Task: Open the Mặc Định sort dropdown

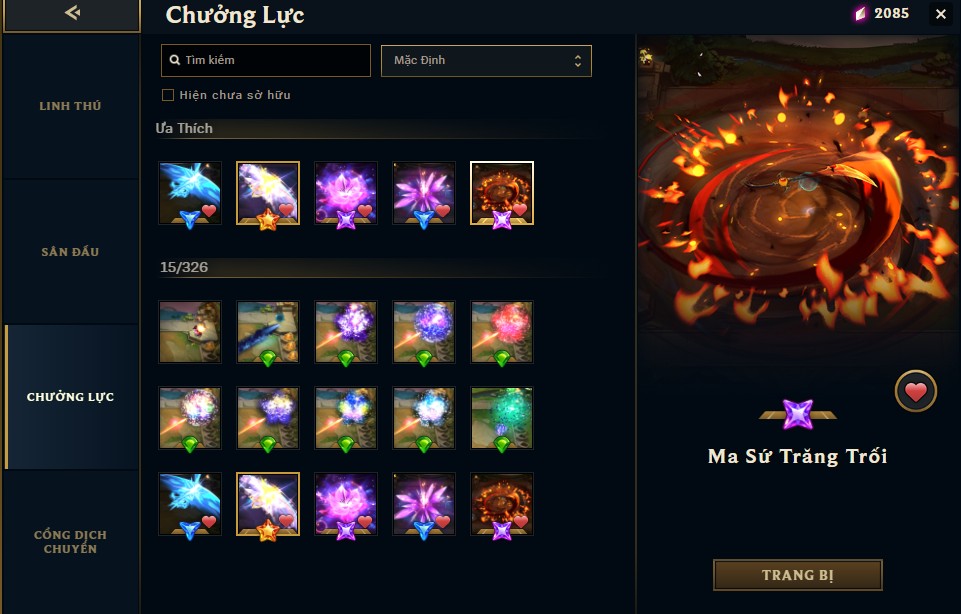Action: [x=486, y=61]
